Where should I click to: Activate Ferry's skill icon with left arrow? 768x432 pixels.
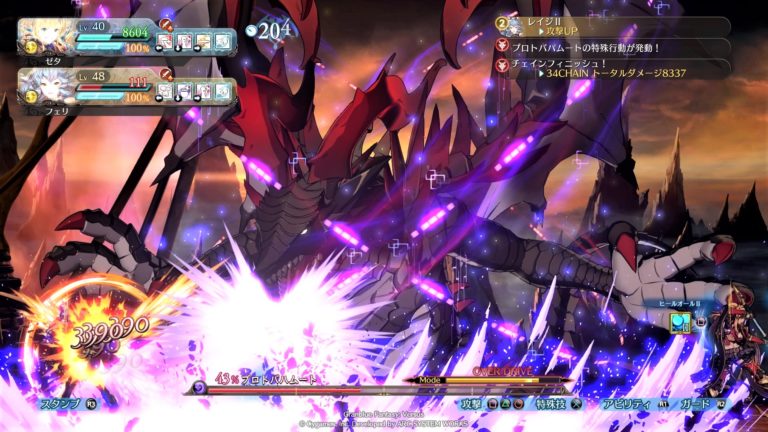coord(166,92)
